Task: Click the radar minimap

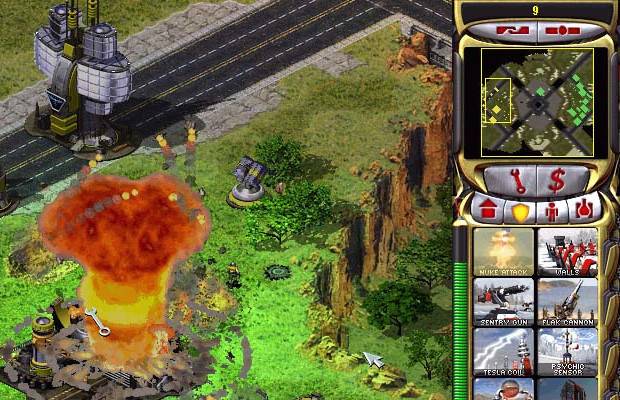Action: click(537, 102)
